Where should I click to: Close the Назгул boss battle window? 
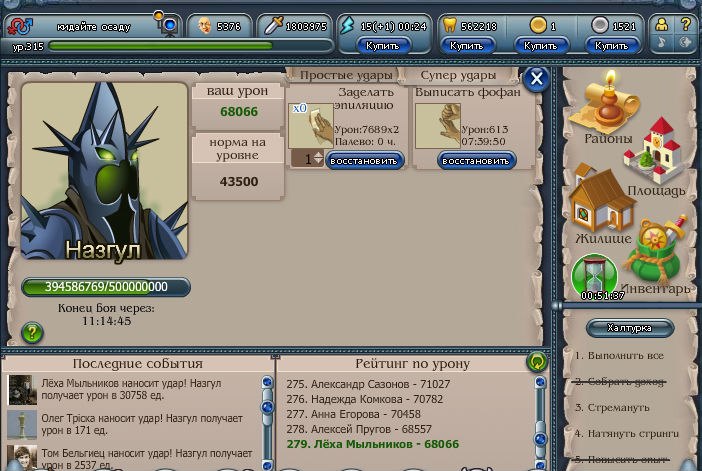pos(537,79)
